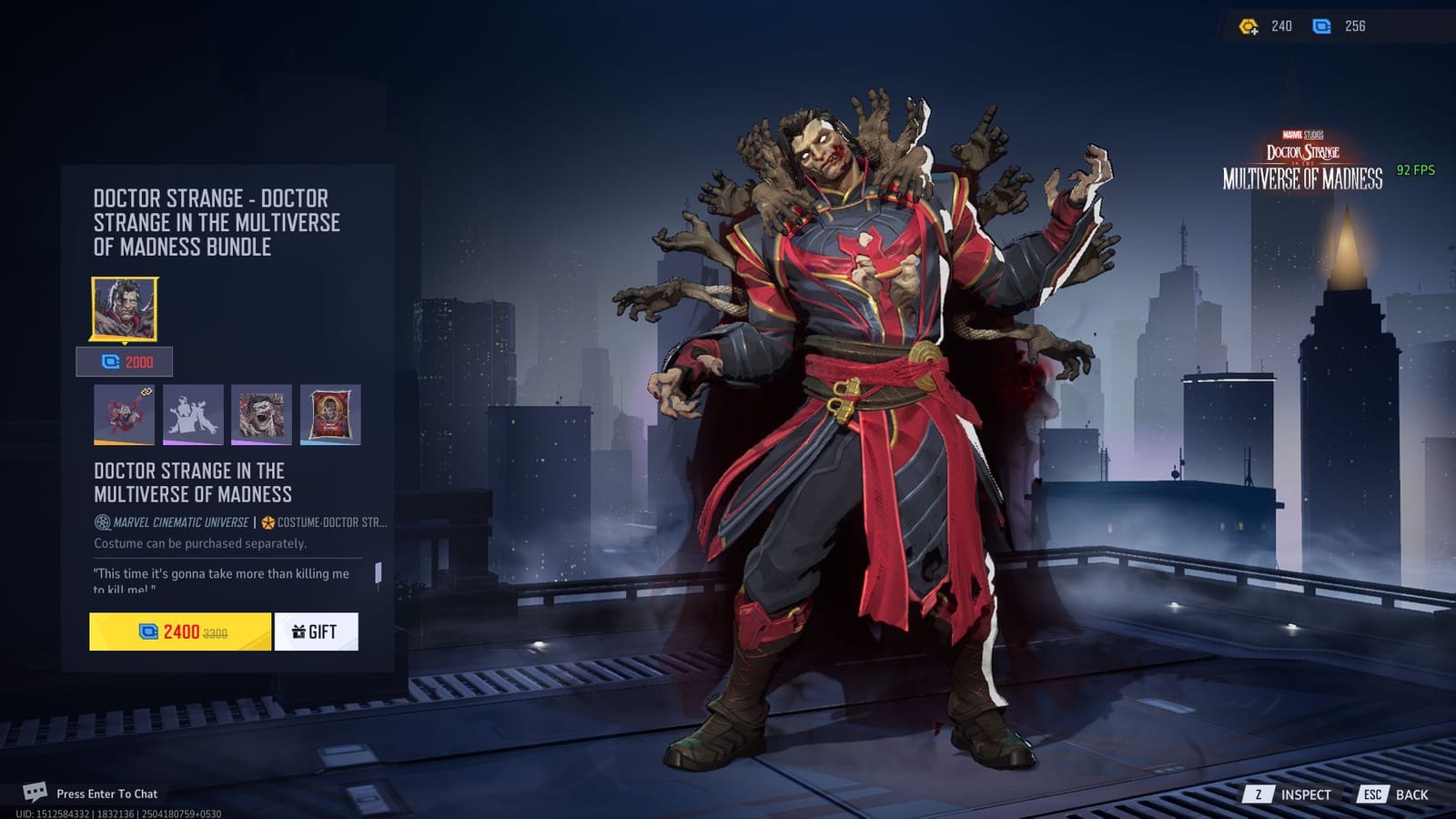Viewport: 1456px width, 819px height.
Task: Select the nameplate item thumbnail
Action: (329, 416)
